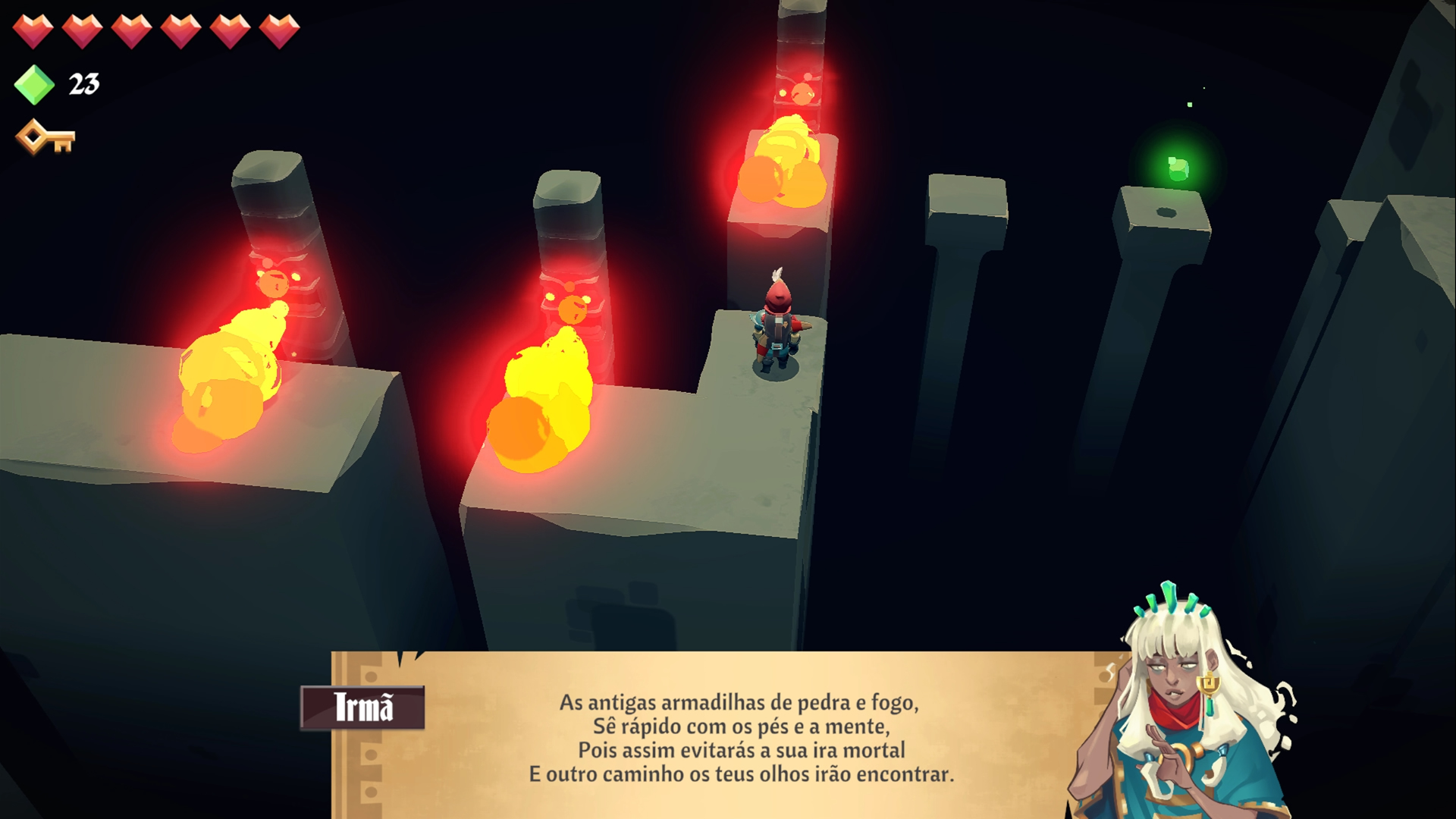Select the golden key icon
1456x819 pixels.
click(x=45, y=138)
